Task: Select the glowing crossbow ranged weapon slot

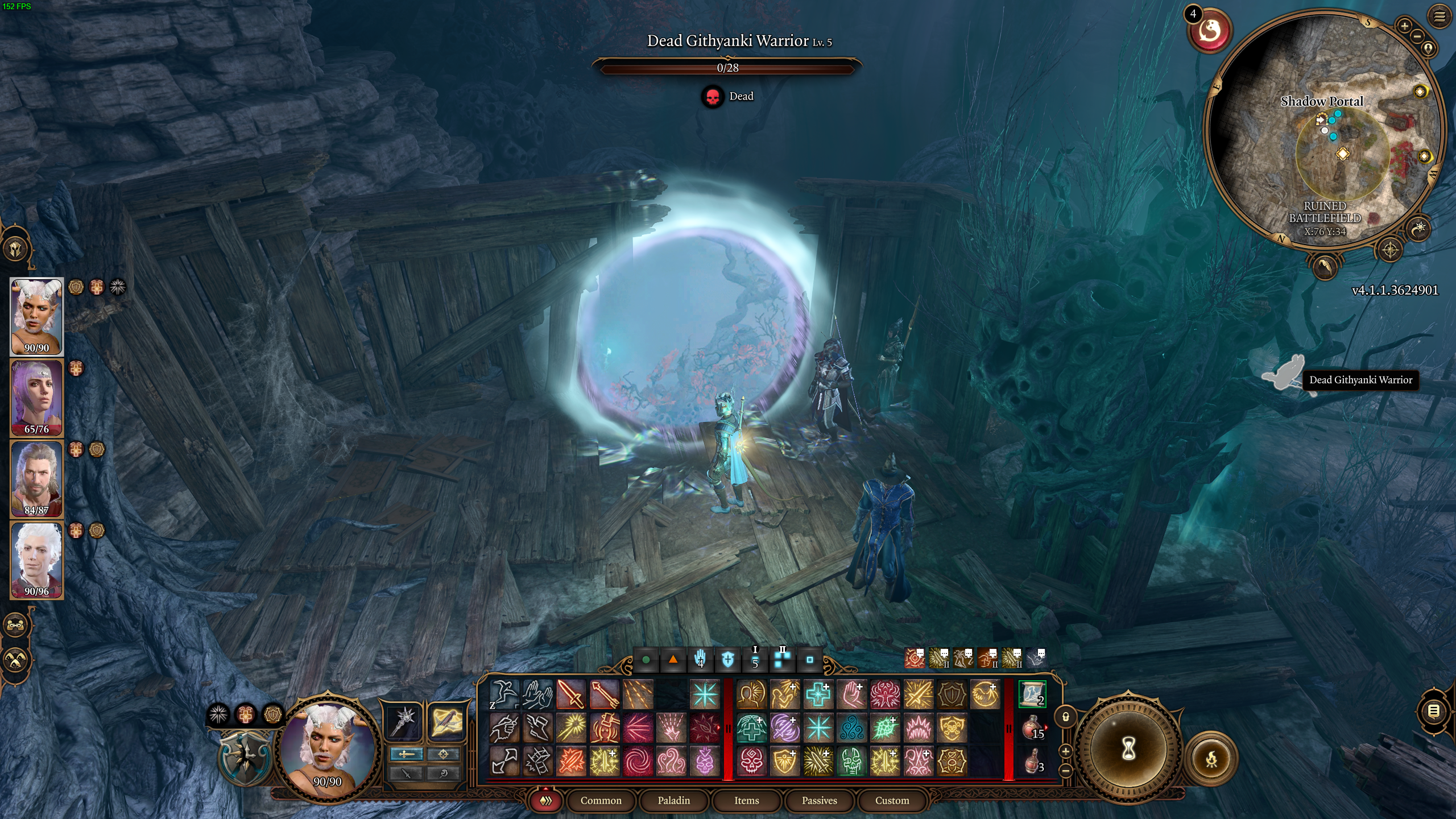Action: point(445,722)
